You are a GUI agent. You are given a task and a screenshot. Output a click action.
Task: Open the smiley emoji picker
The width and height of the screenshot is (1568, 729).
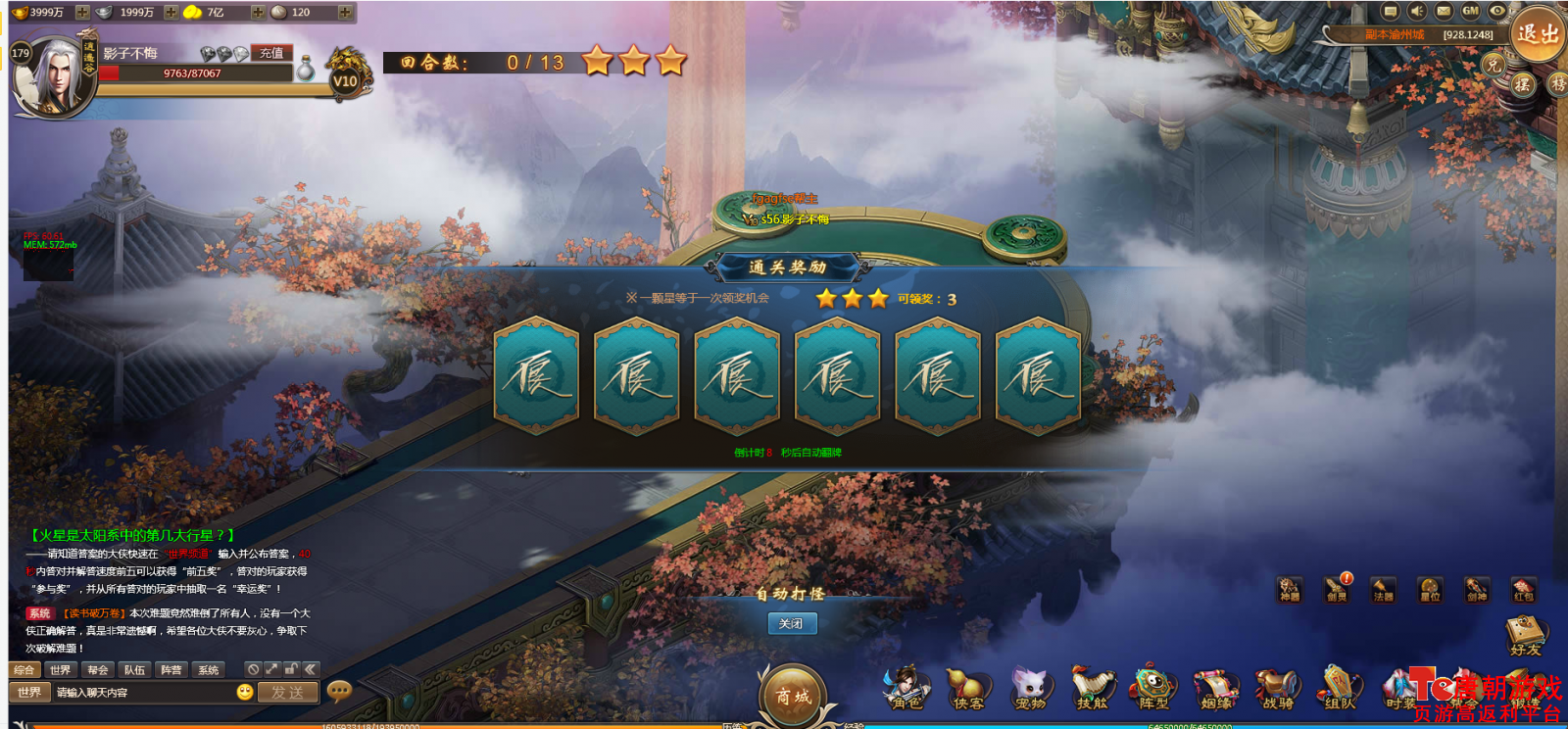coord(245,692)
